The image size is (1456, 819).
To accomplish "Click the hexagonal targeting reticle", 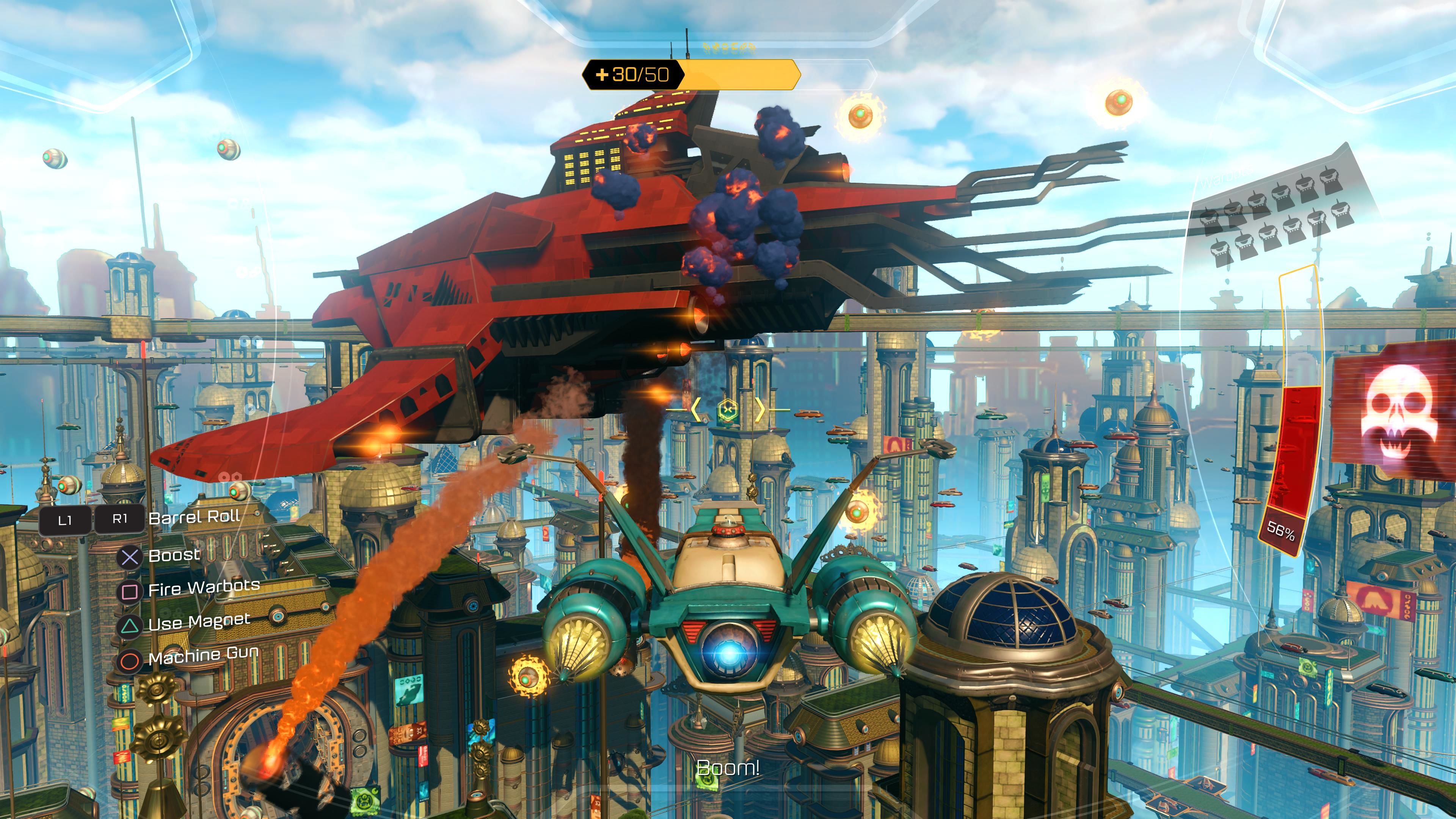I will click(728, 409).
